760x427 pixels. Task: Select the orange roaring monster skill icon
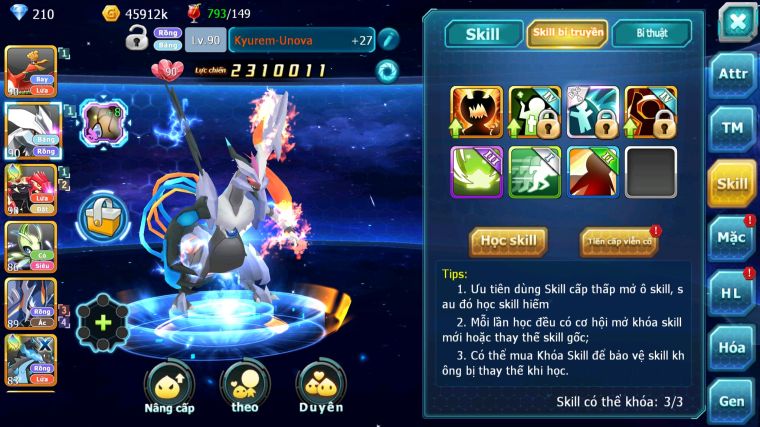475,112
